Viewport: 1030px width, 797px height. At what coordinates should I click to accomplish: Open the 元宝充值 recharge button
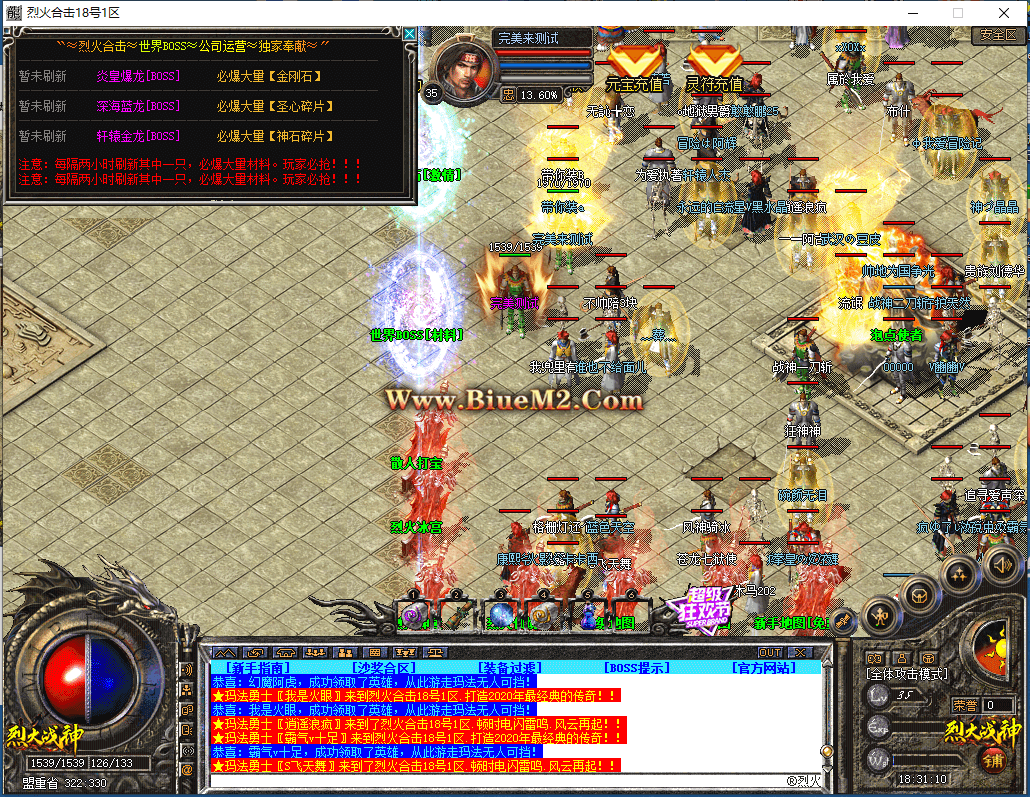coord(634,72)
